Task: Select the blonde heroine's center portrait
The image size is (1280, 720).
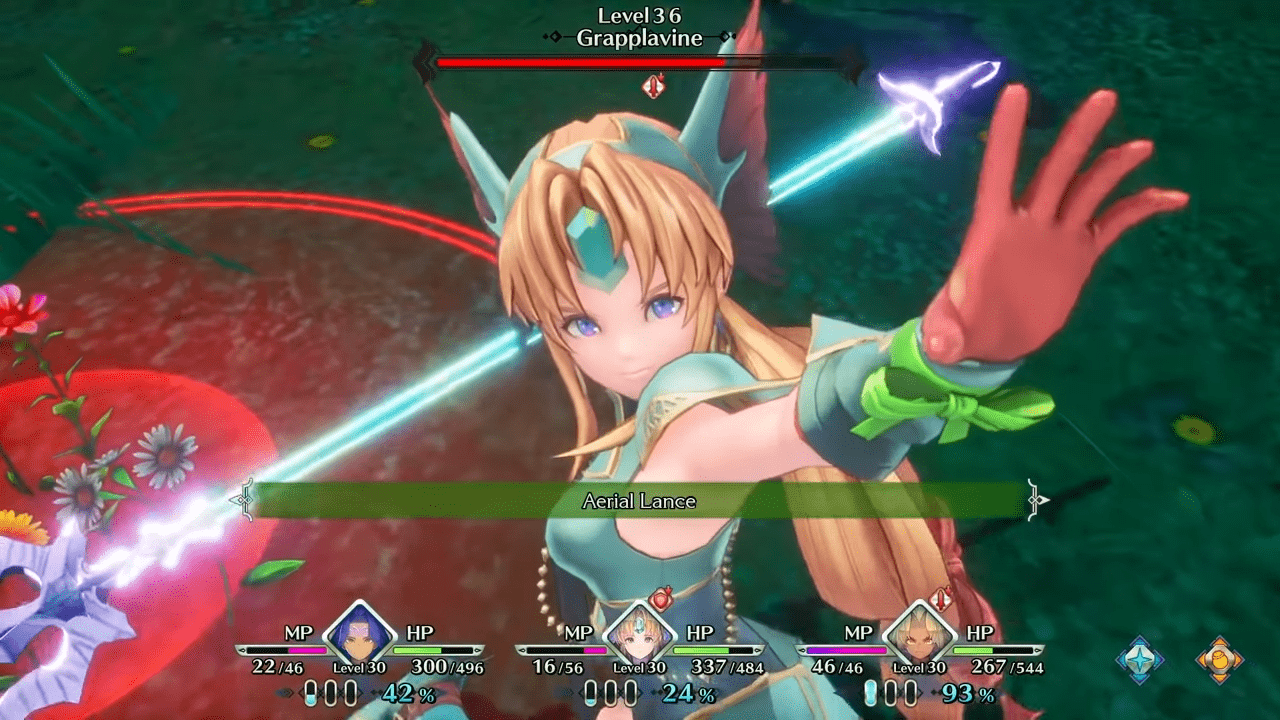Action: point(640,634)
